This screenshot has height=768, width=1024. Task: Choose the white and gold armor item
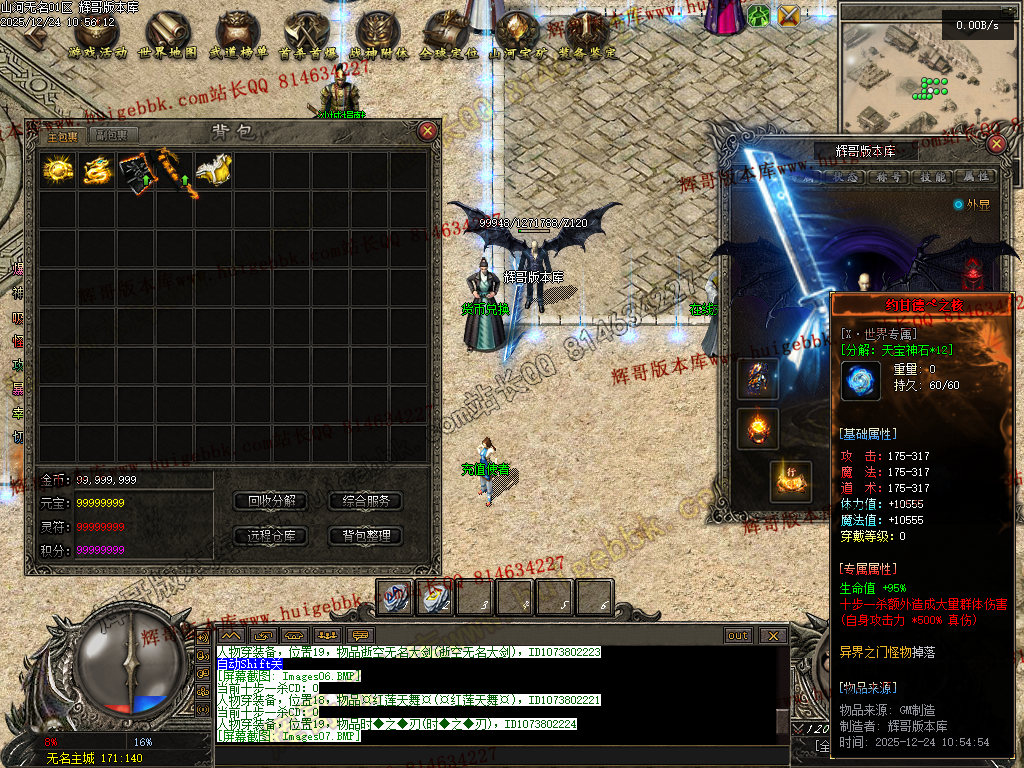click(214, 171)
